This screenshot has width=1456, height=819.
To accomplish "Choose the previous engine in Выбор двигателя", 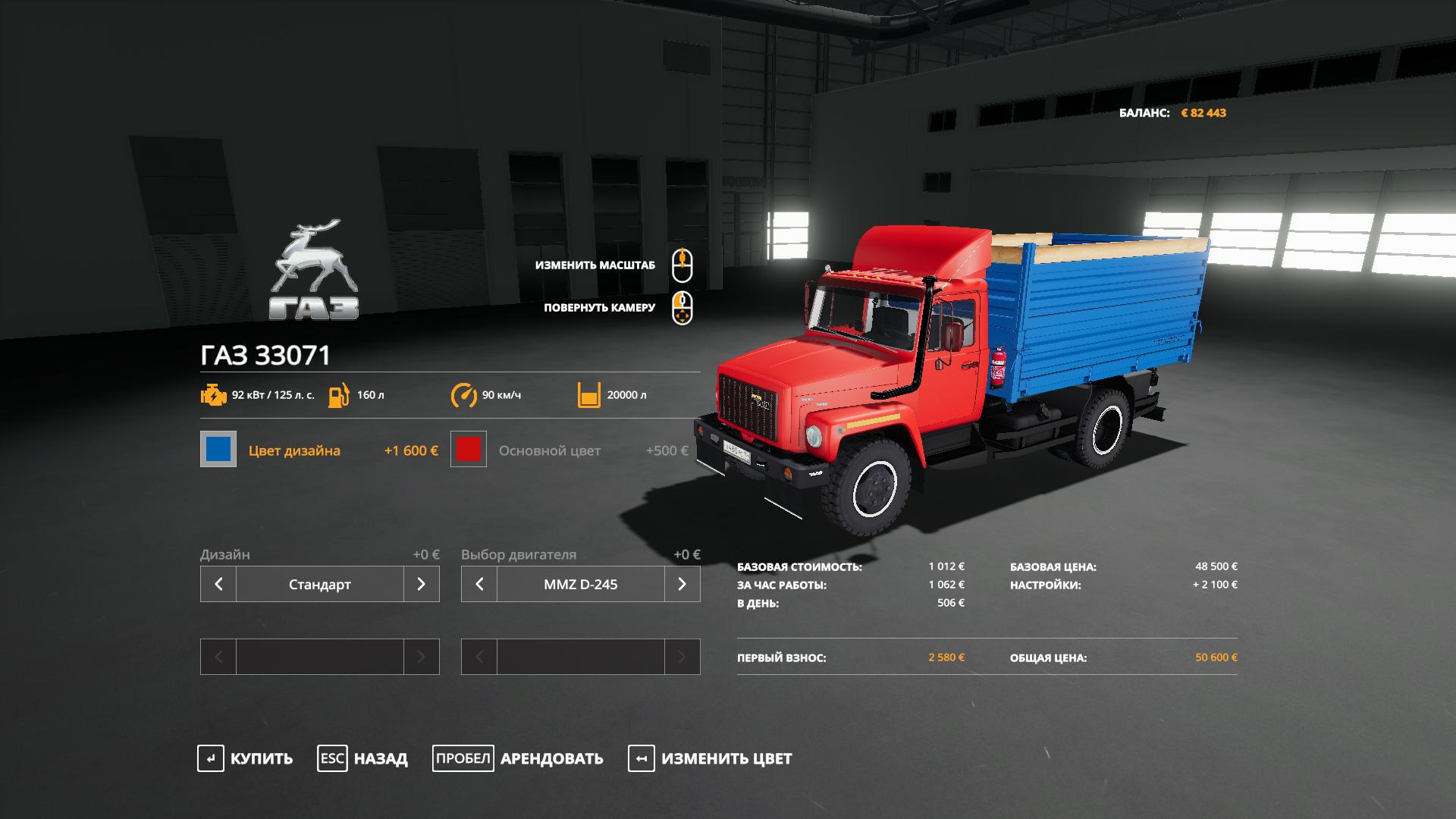I will click(x=479, y=584).
